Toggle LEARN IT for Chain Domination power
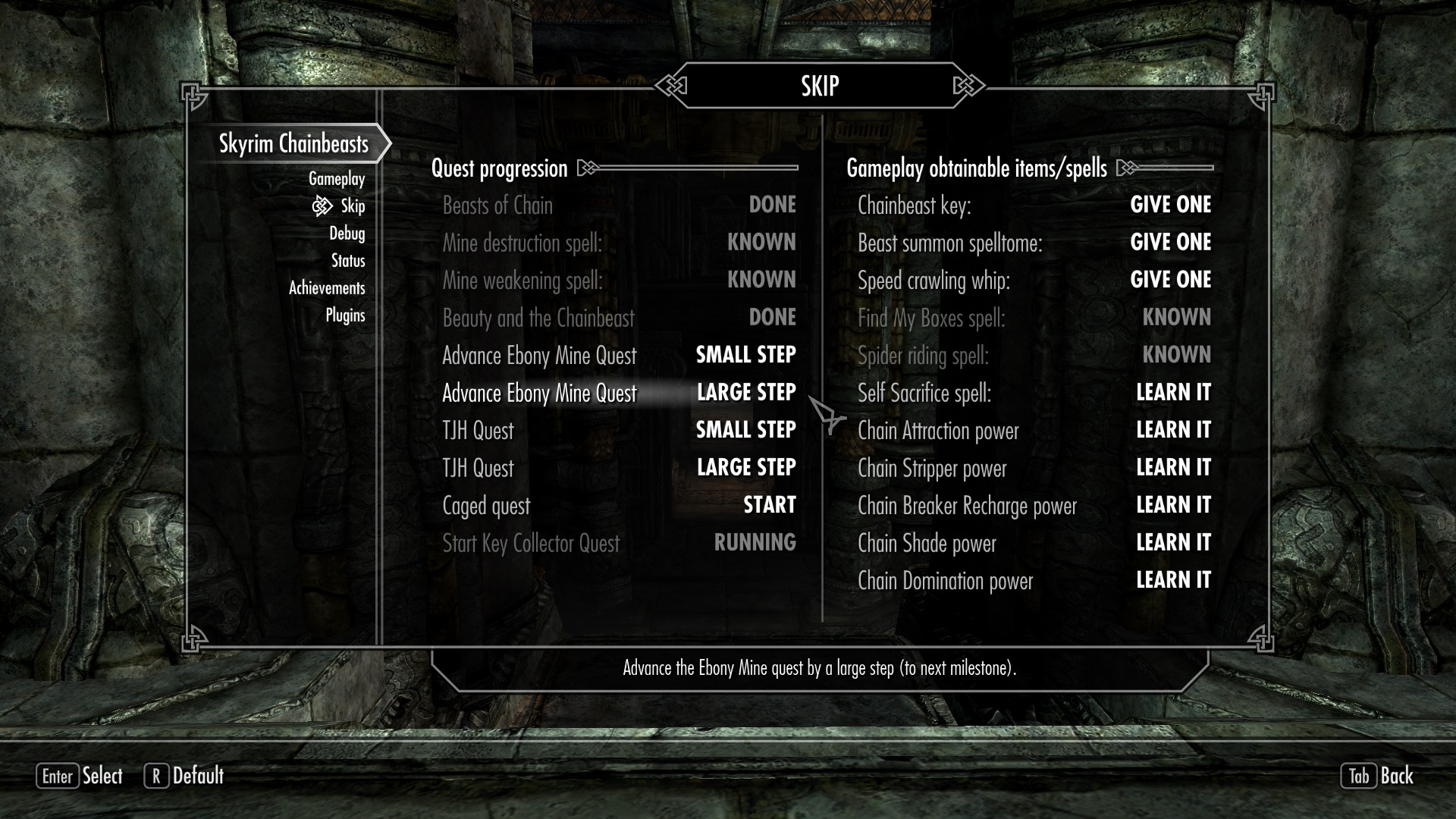 (x=1173, y=580)
